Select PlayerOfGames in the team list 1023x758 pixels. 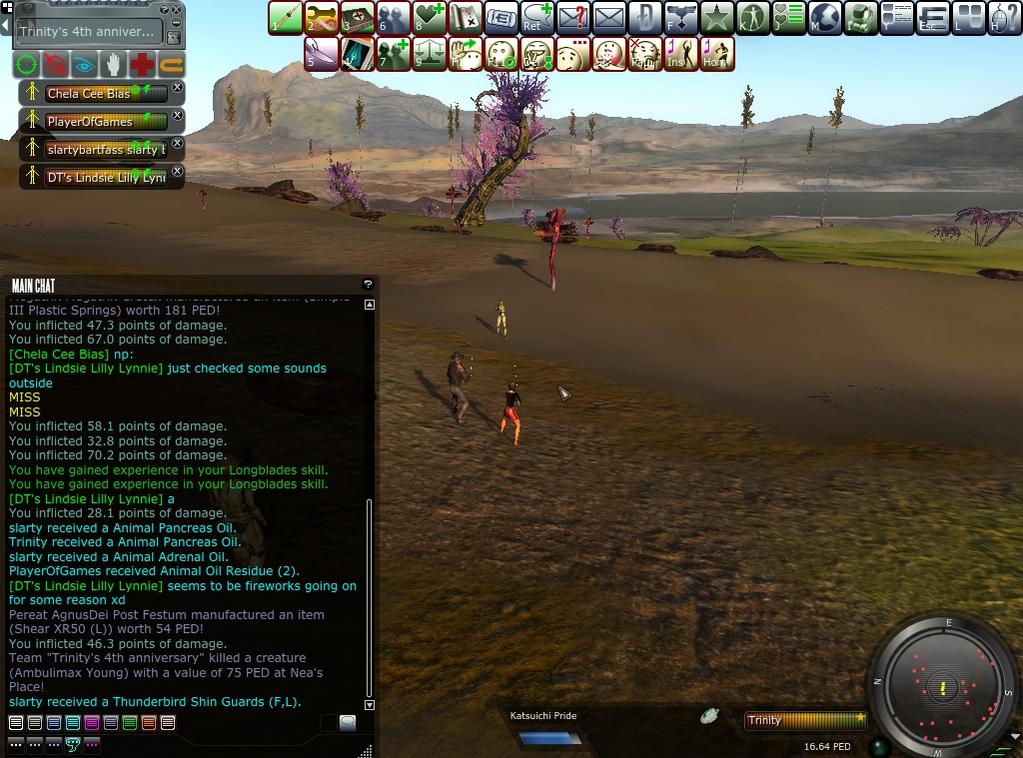click(x=89, y=122)
